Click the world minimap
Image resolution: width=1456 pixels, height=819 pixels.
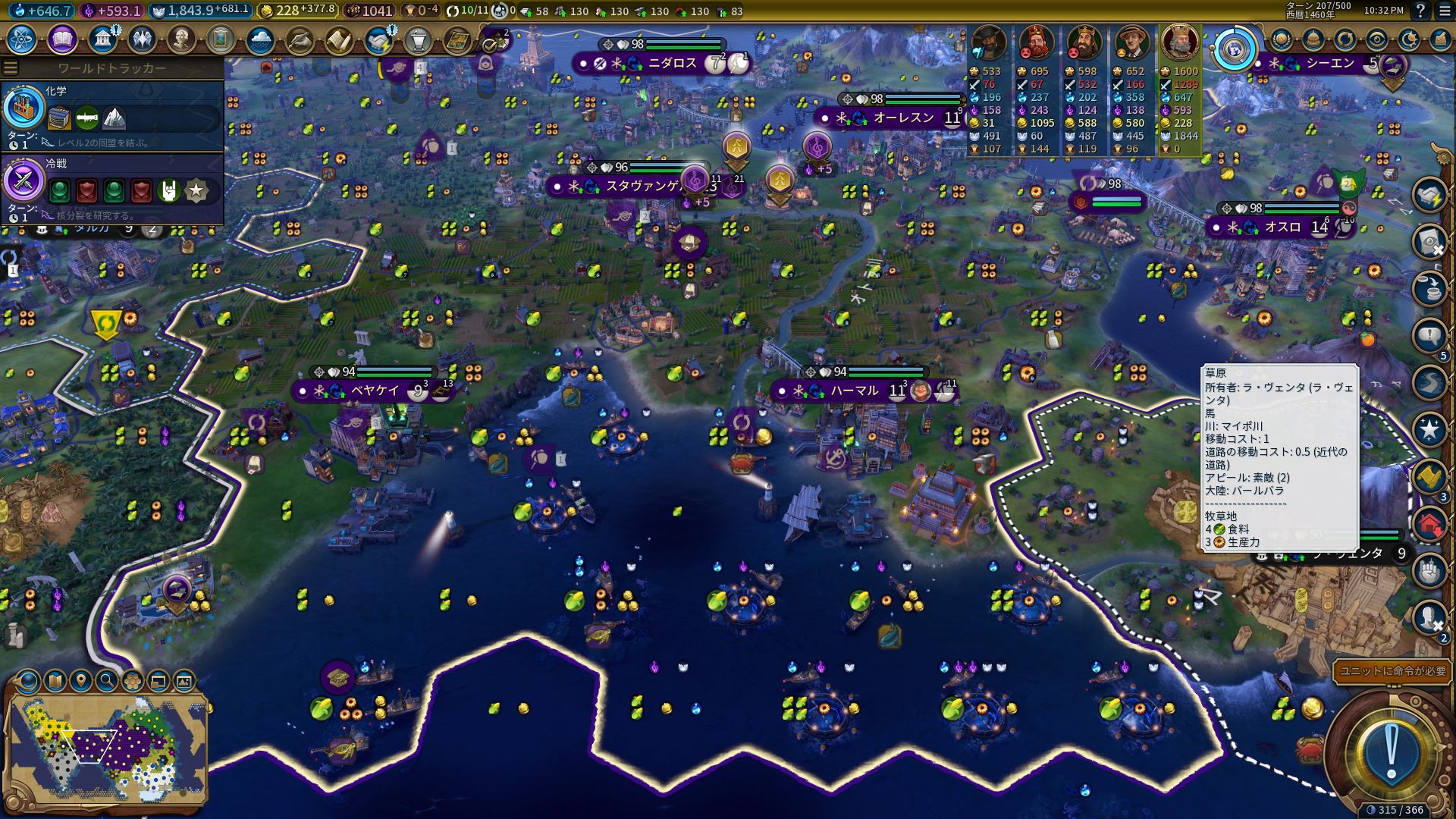pos(106,743)
